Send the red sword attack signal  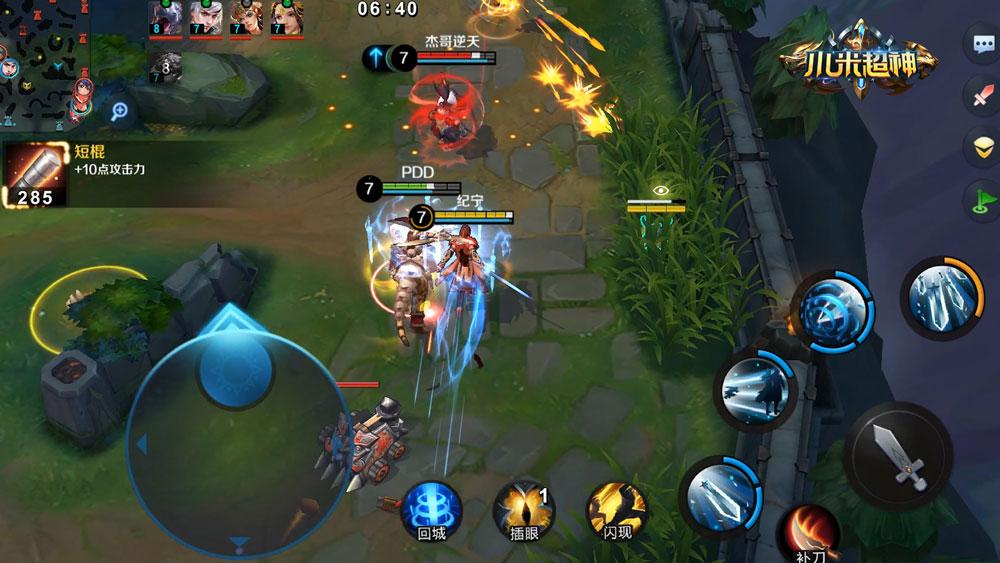(981, 97)
